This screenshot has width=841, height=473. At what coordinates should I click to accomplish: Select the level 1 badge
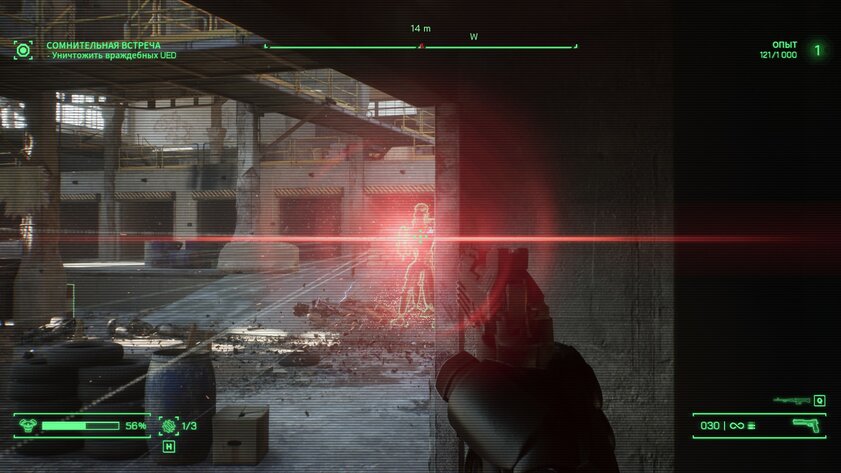(x=817, y=49)
